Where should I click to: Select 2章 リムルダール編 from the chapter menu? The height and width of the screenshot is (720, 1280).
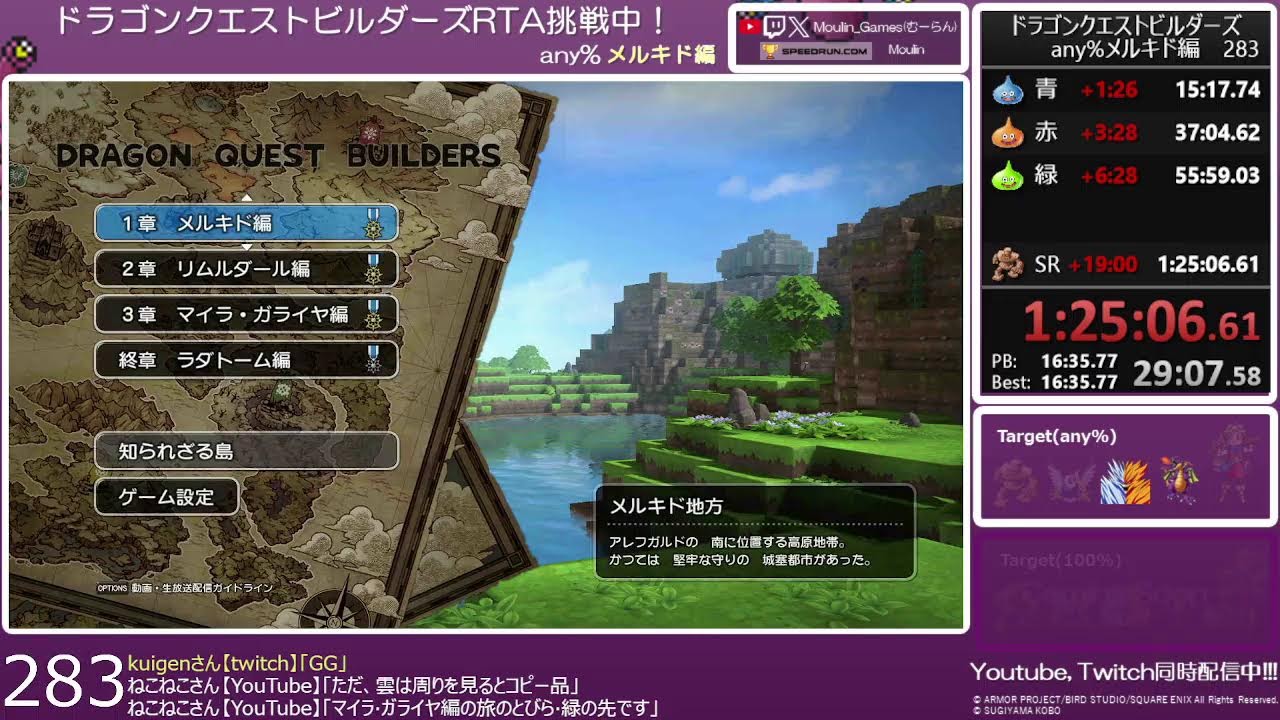(245, 269)
